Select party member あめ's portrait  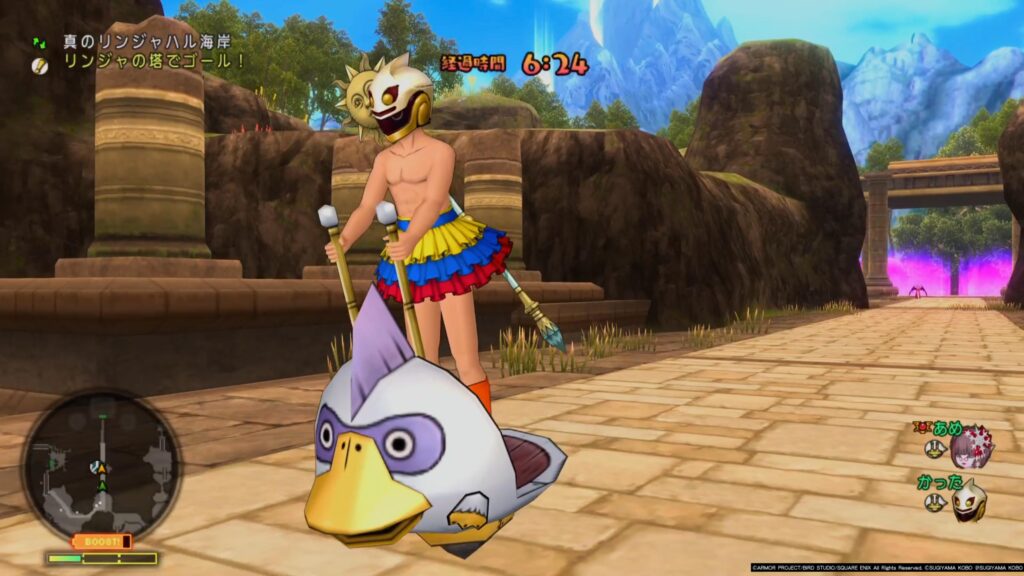970,446
